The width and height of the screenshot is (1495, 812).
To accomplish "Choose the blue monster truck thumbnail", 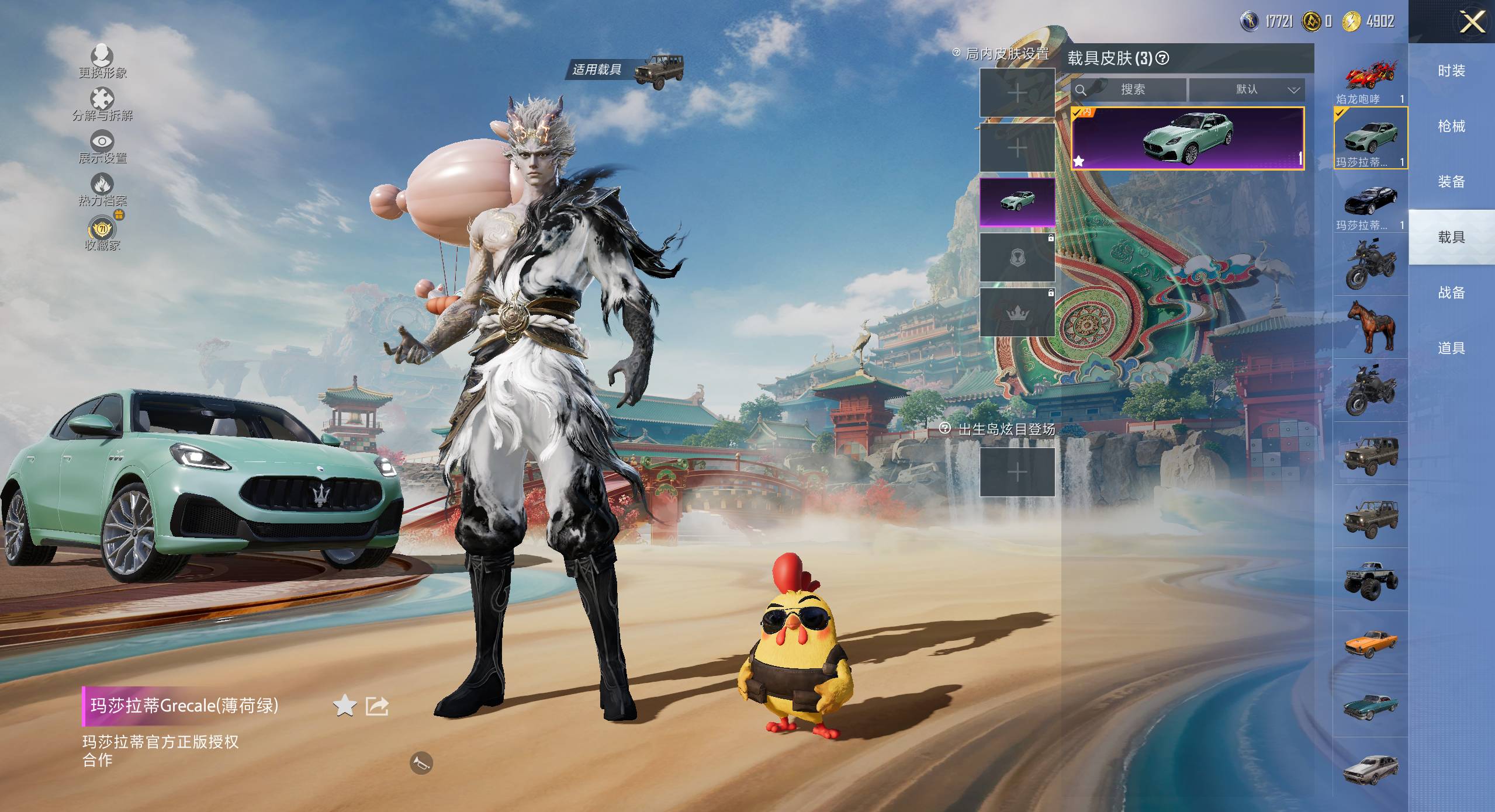I will (1370, 579).
